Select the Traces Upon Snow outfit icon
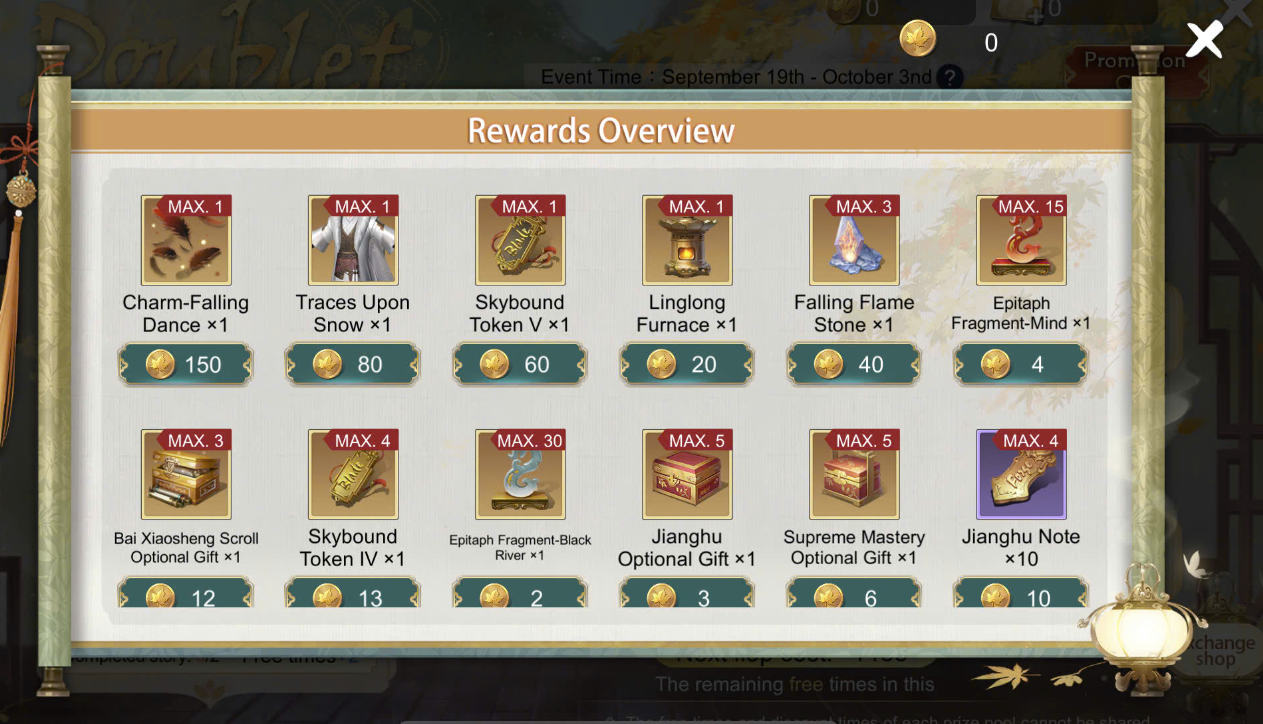Screen dimensions: 1263x724 pyautogui.click(x=353, y=241)
